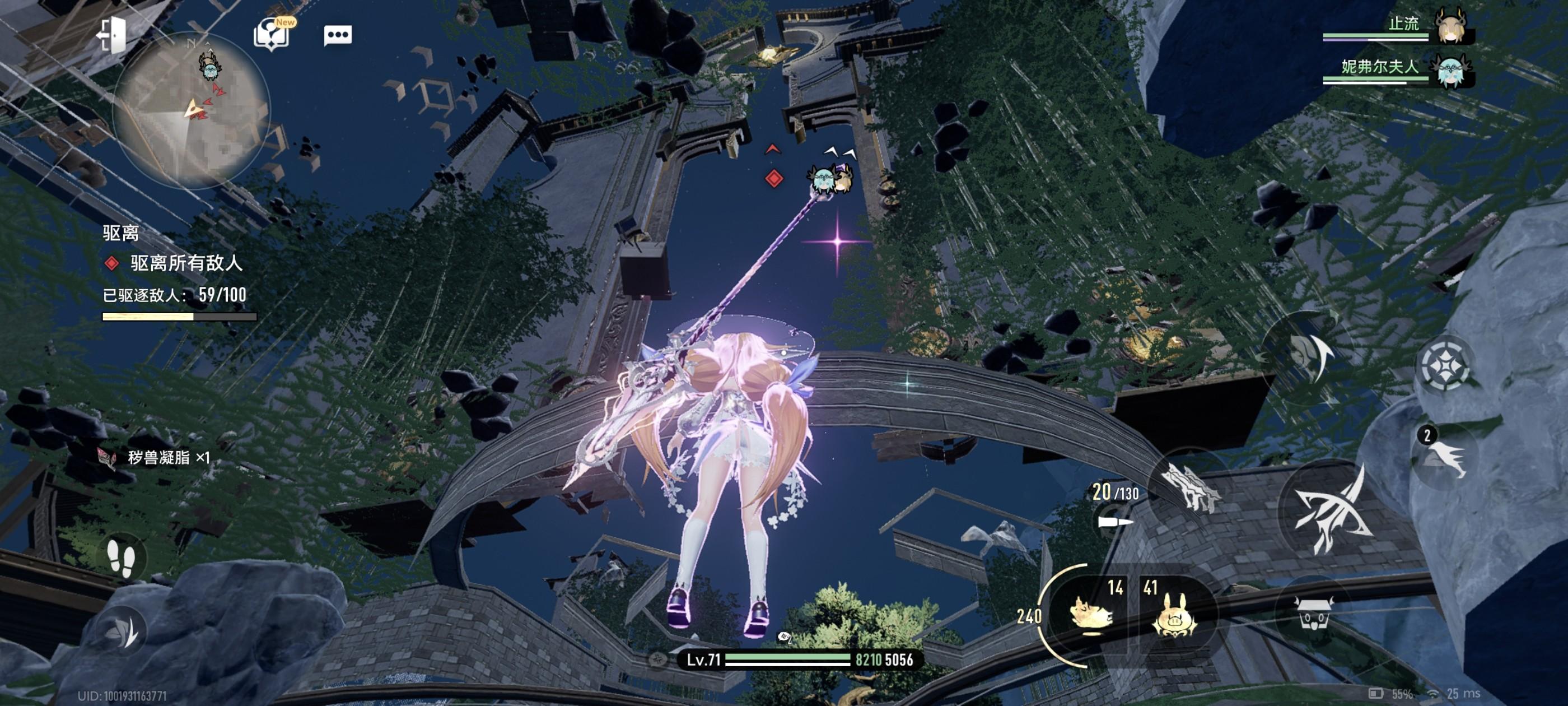Fire the ranged weapon bullet button
Image resolution: width=1568 pixels, height=706 pixels.
(x=1115, y=522)
